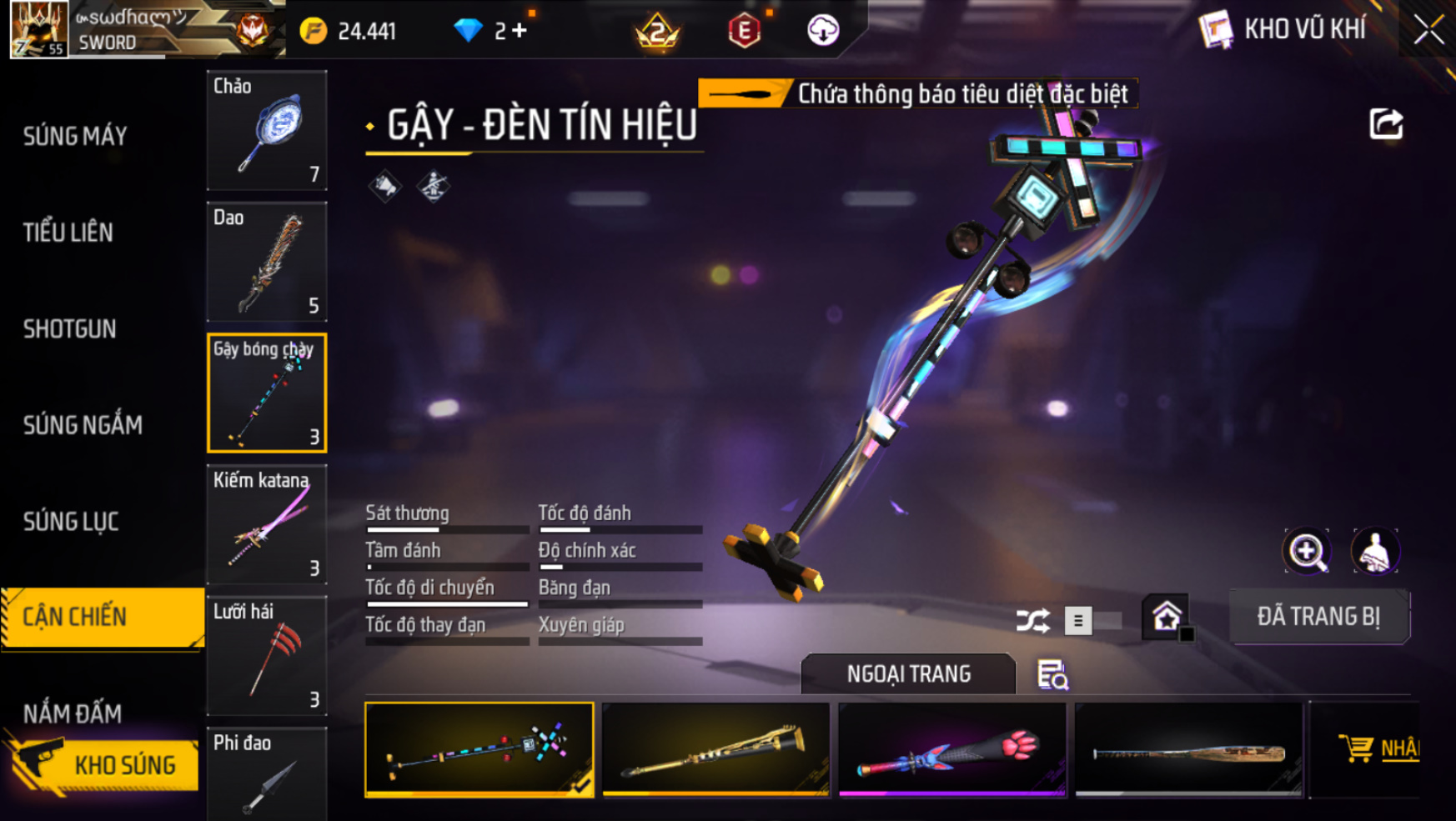Viewport: 1456px width, 821px height.
Task: Add diamonds with the plus button
Action: (520, 31)
